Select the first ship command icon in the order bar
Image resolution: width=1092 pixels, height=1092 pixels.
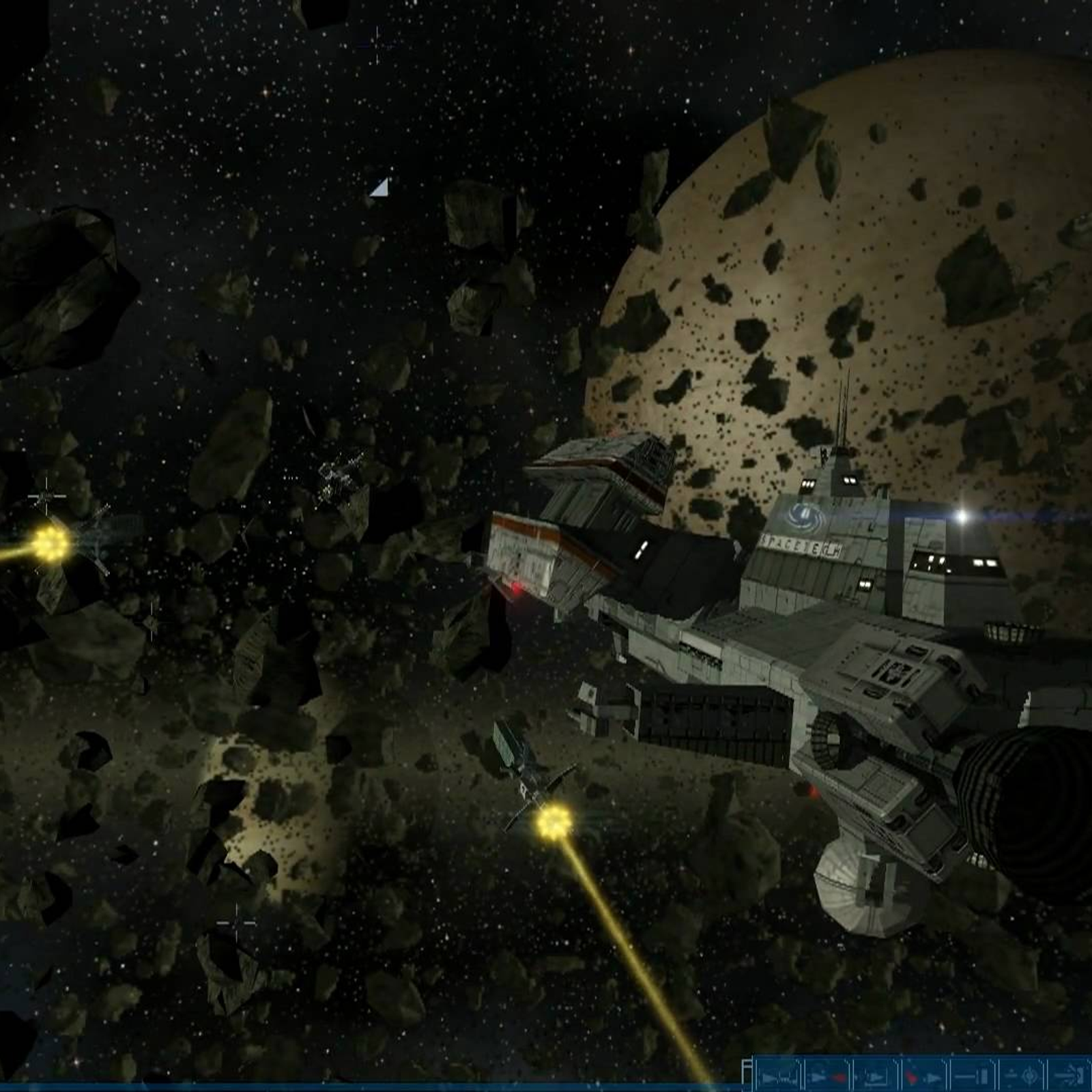778,1076
